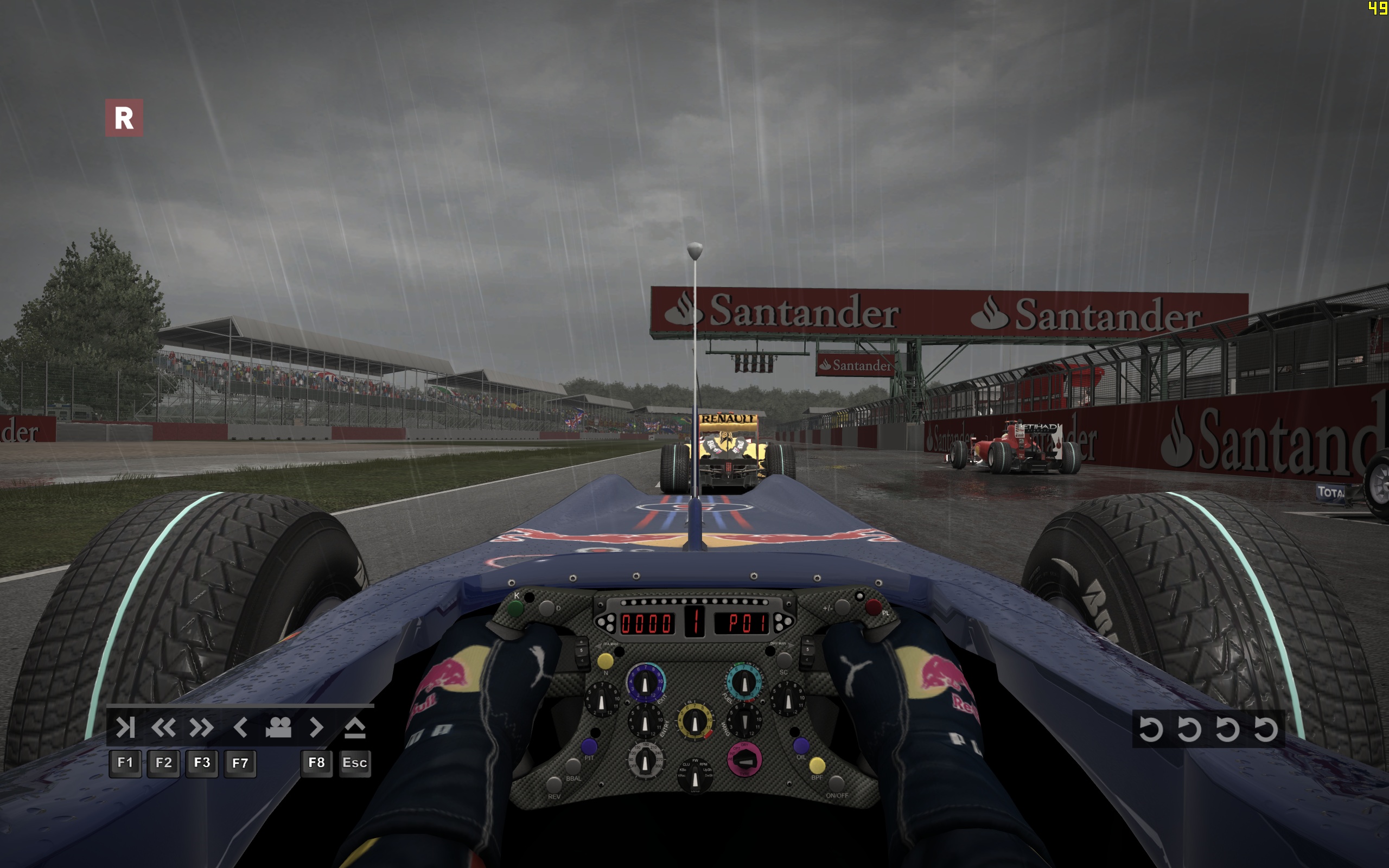Image resolution: width=1389 pixels, height=868 pixels.
Task: Rewind the replay with the double-left arrows
Action: click(x=163, y=727)
